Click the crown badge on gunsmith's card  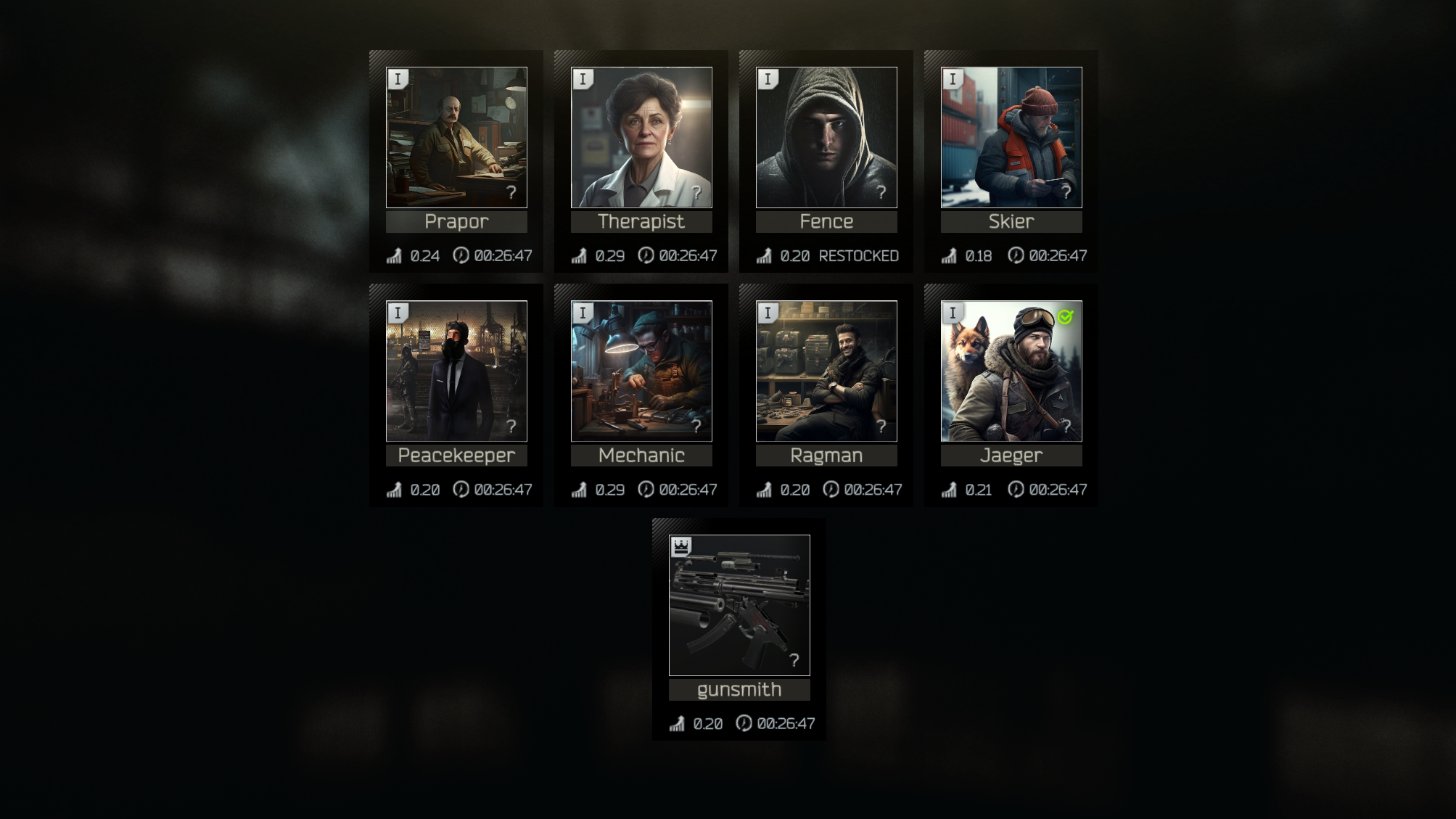click(680, 547)
